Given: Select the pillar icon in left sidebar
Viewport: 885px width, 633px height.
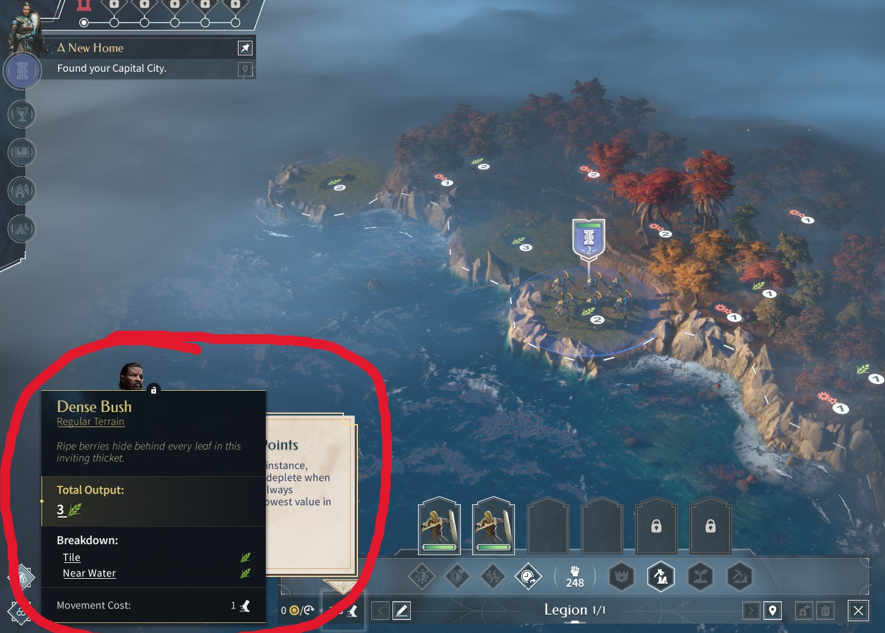Looking at the screenshot, I should click(x=22, y=71).
